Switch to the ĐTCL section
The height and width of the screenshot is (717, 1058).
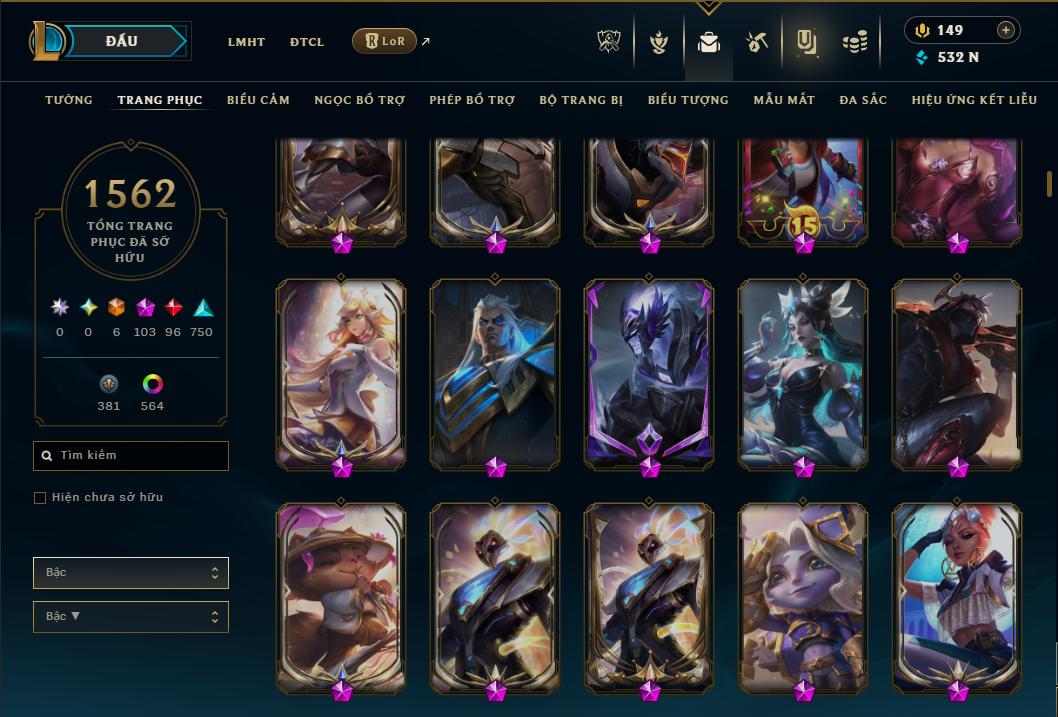click(x=307, y=42)
